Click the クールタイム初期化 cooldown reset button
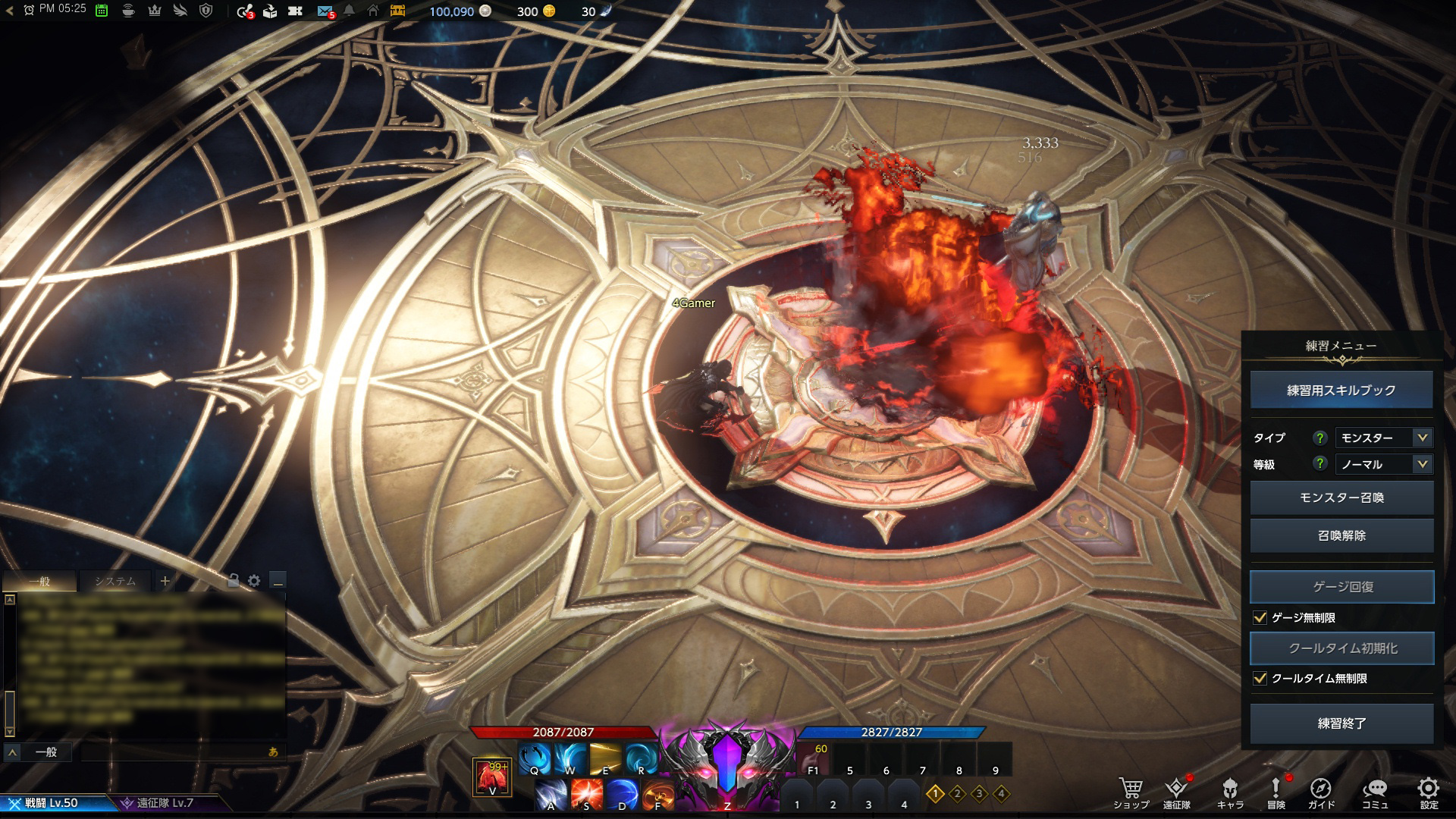 pos(1341,648)
